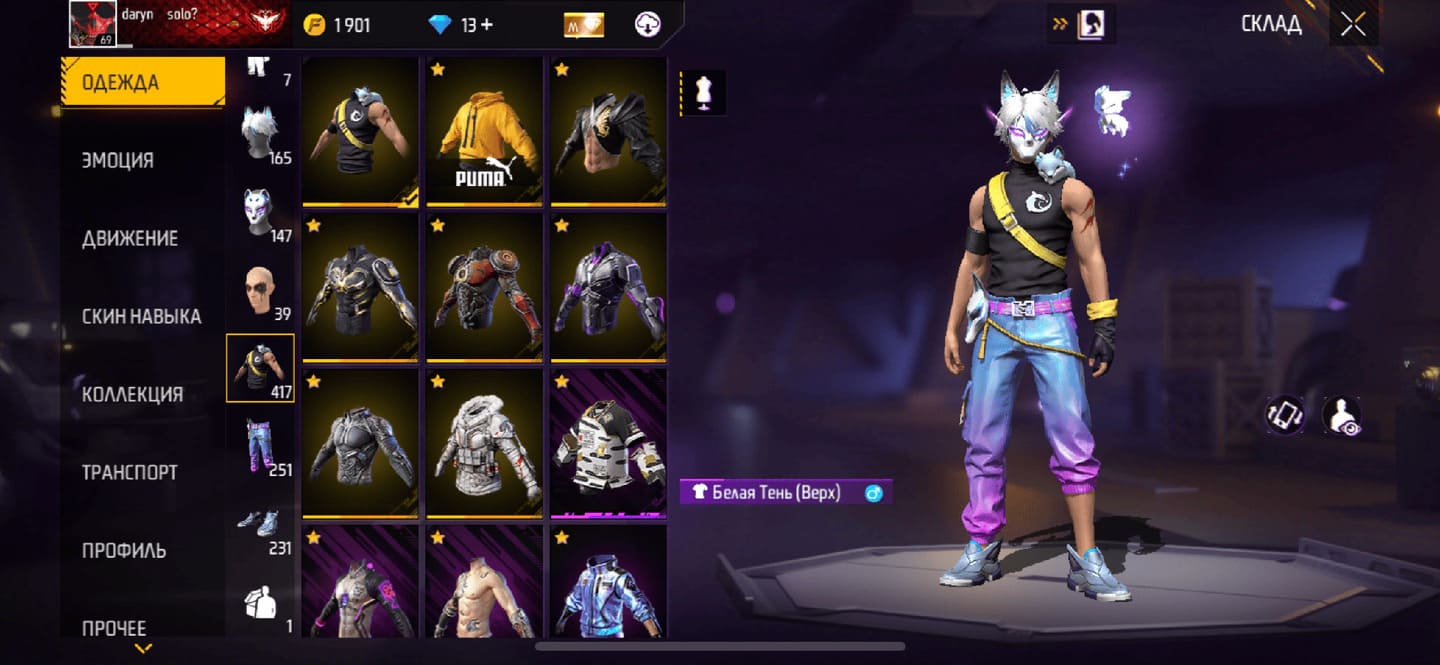The height and width of the screenshot is (665, 1440).
Task: Choose the yellow Puma hoodie
Action: (x=484, y=131)
